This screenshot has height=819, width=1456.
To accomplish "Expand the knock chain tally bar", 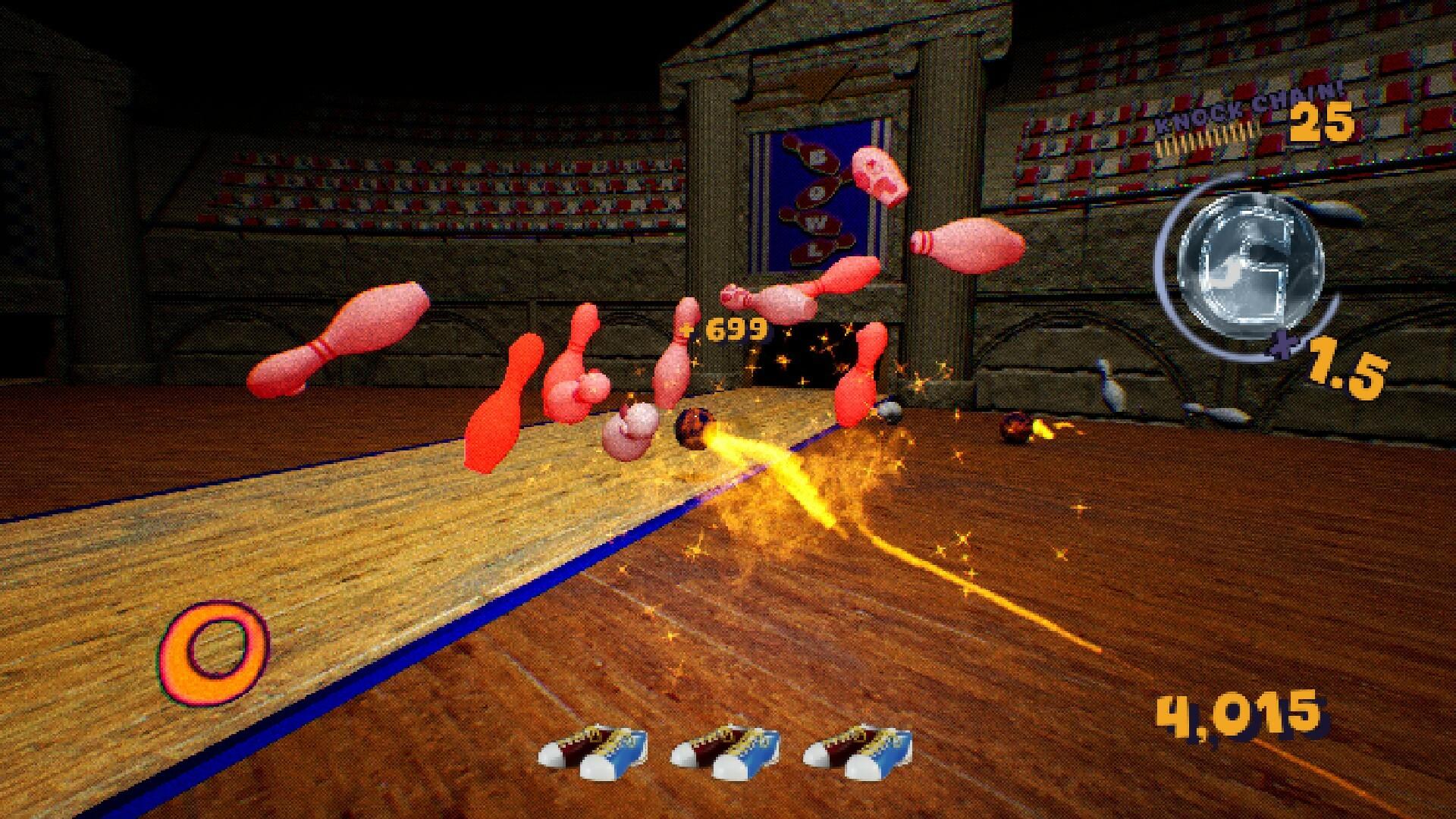I will (x=1206, y=138).
